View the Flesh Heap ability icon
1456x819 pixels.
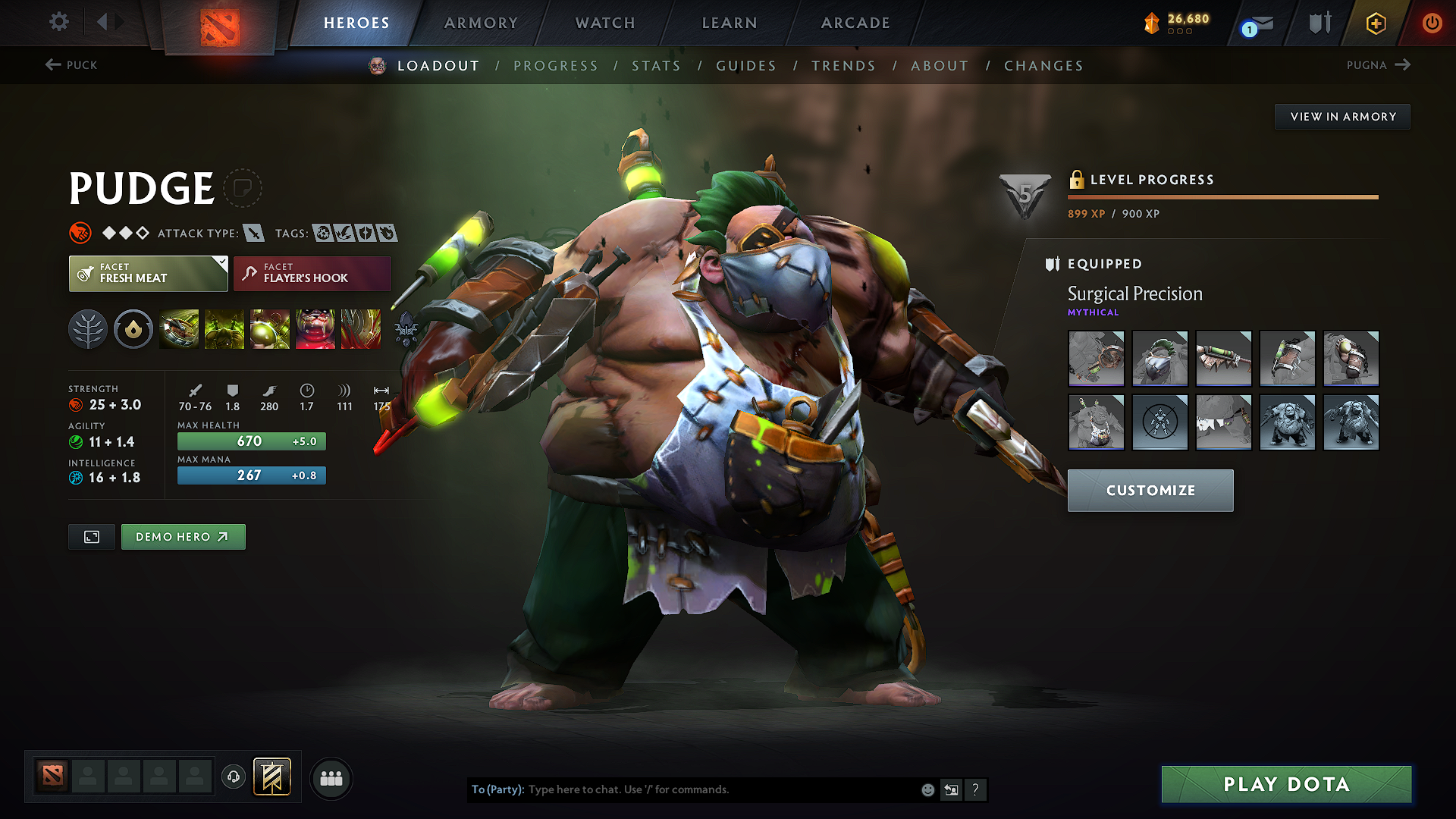click(x=270, y=328)
